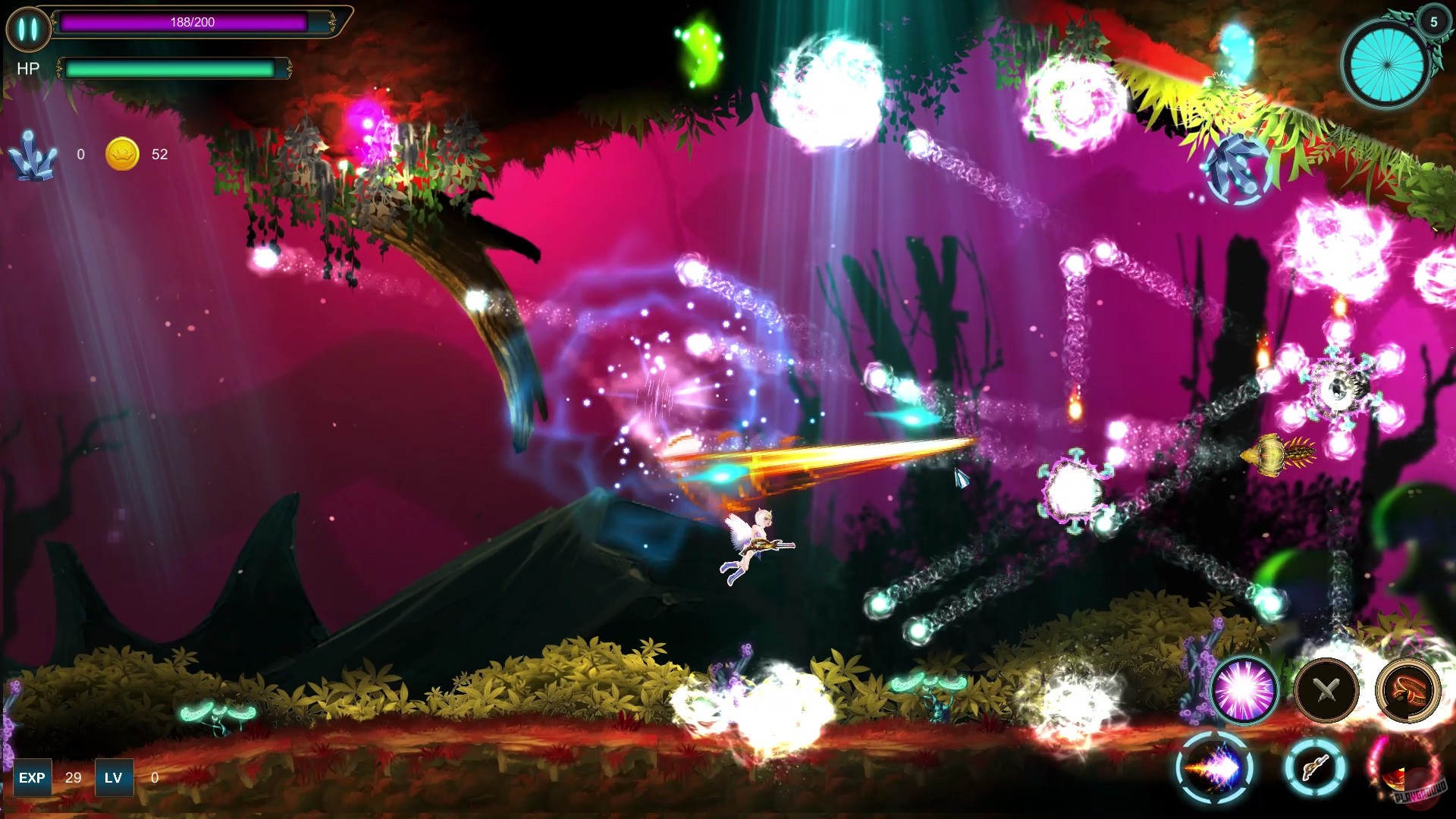Click the counter badge showing 5

click(x=1432, y=24)
